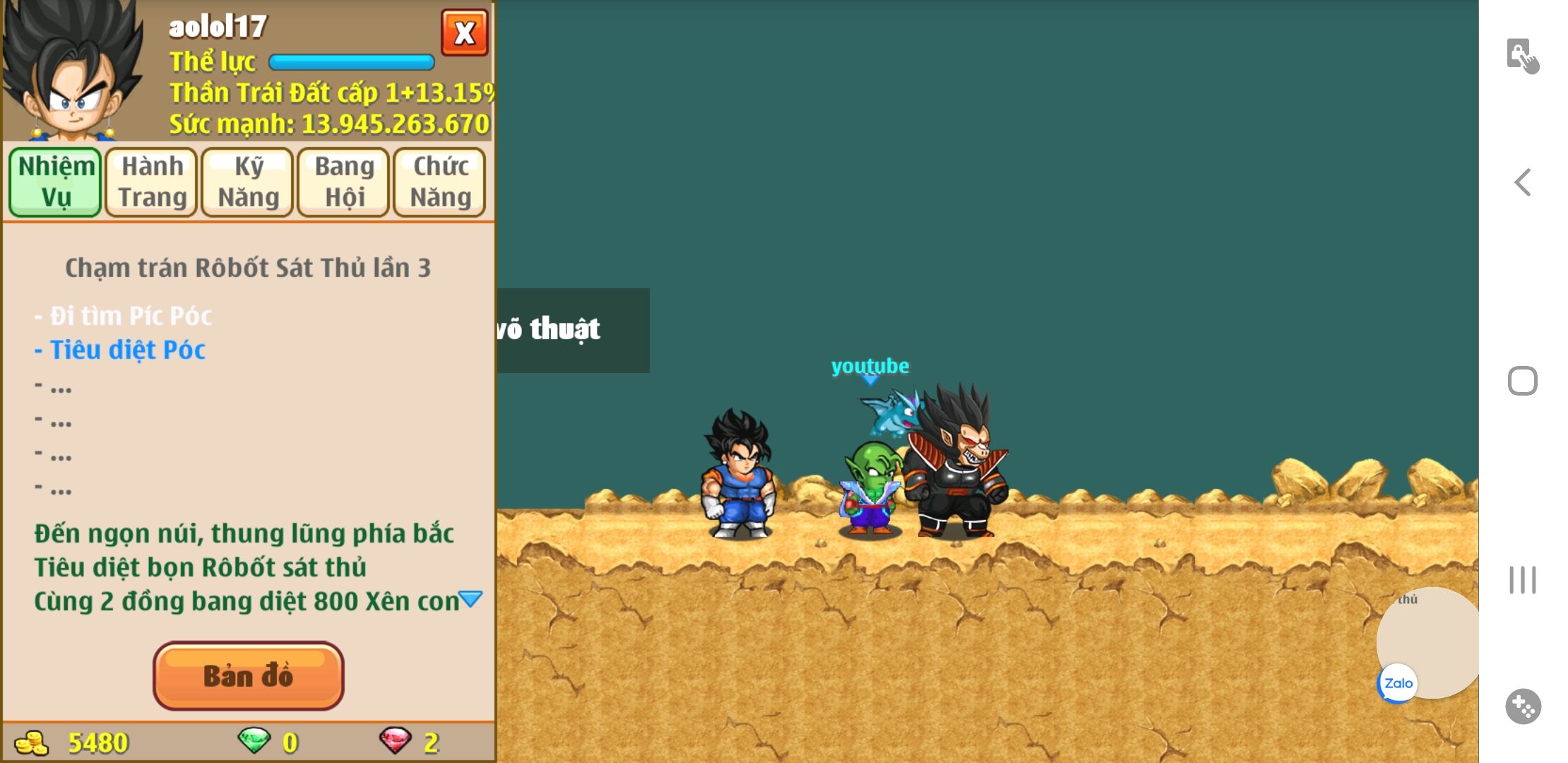The image size is (1568, 763).
Task: Switch to the Chức Năng tab
Action: [440, 182]
